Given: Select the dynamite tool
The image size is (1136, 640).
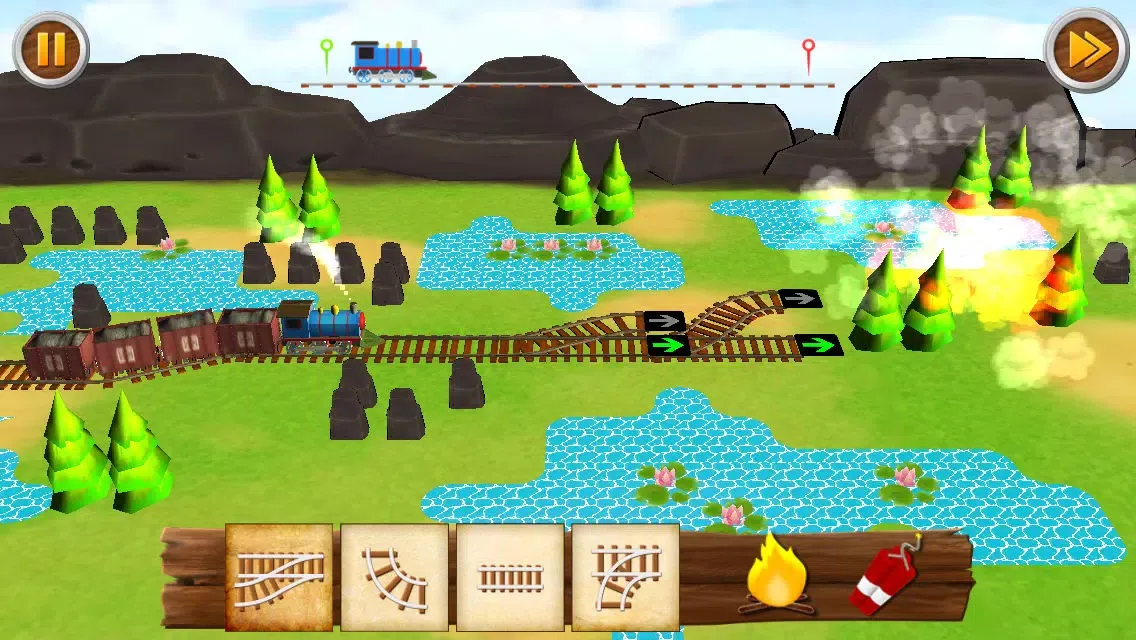Looking at the screenshot, I should click(x=886, y=578).
